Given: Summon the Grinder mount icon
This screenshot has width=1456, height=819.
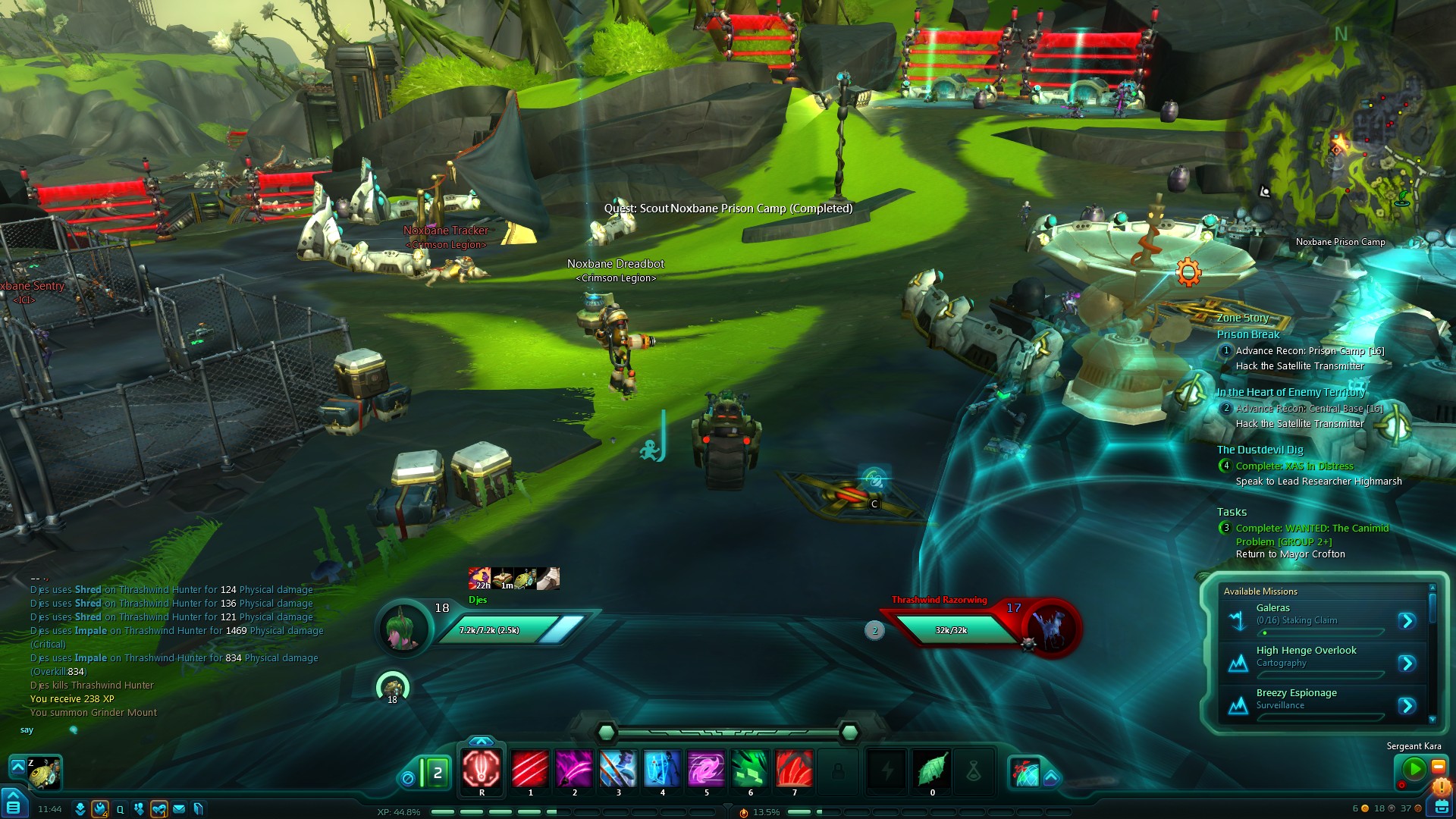Looking at the screenshot, I should pyautogui.click(x=44, y=773).
